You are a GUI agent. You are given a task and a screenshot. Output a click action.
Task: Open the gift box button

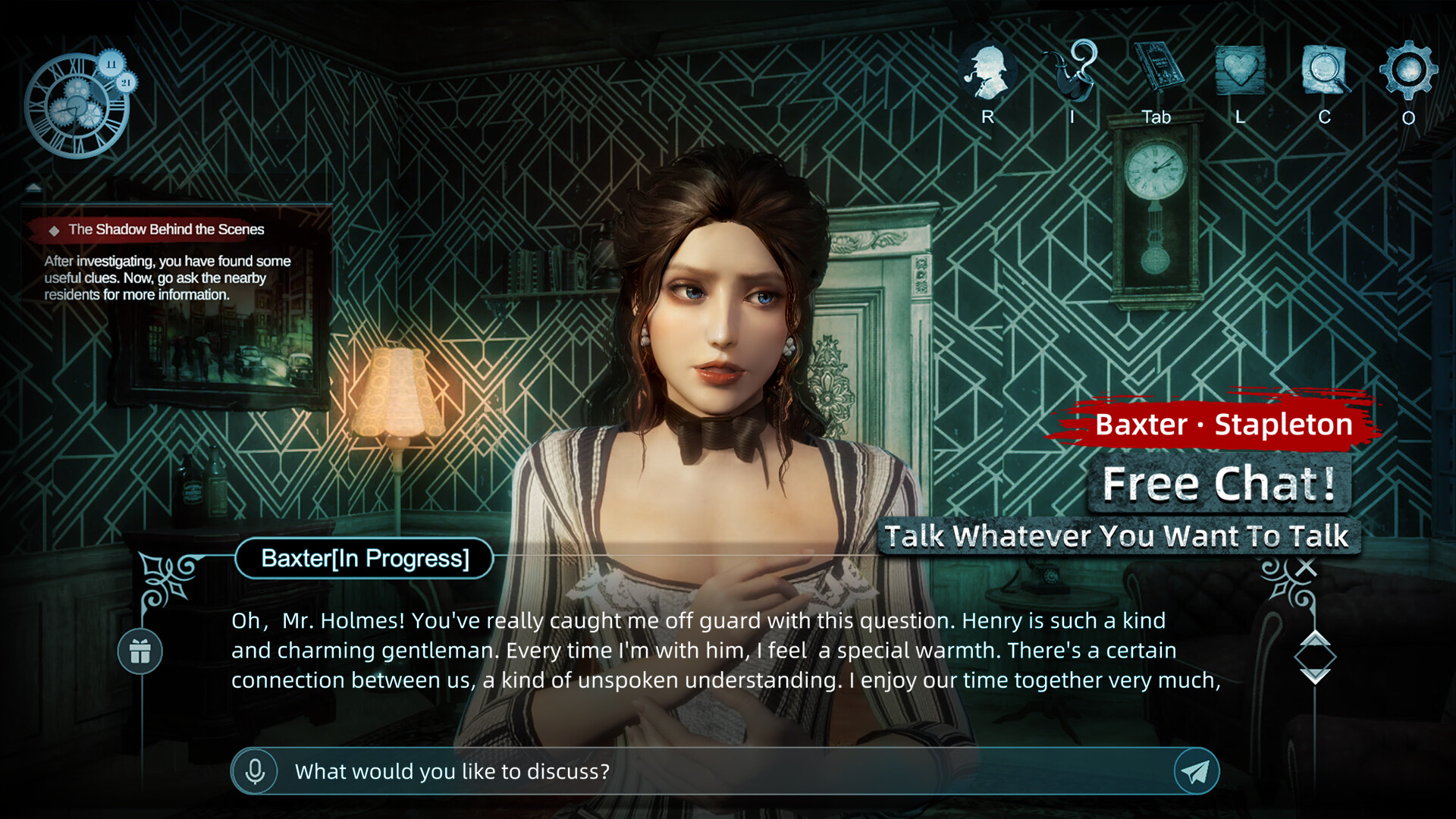pyautogui.click(x=140, y=651)
